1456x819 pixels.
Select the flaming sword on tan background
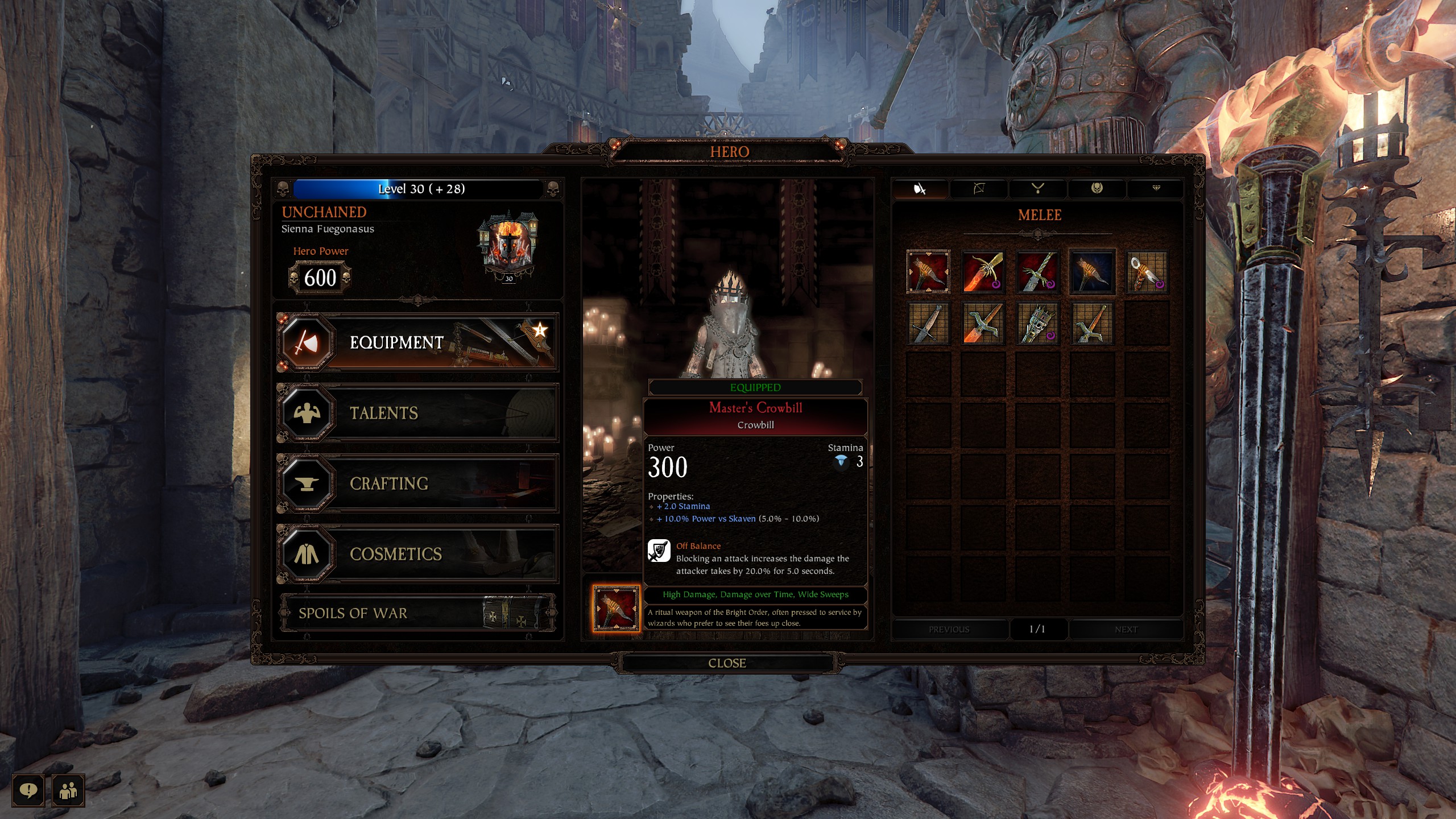coord(983,324)
